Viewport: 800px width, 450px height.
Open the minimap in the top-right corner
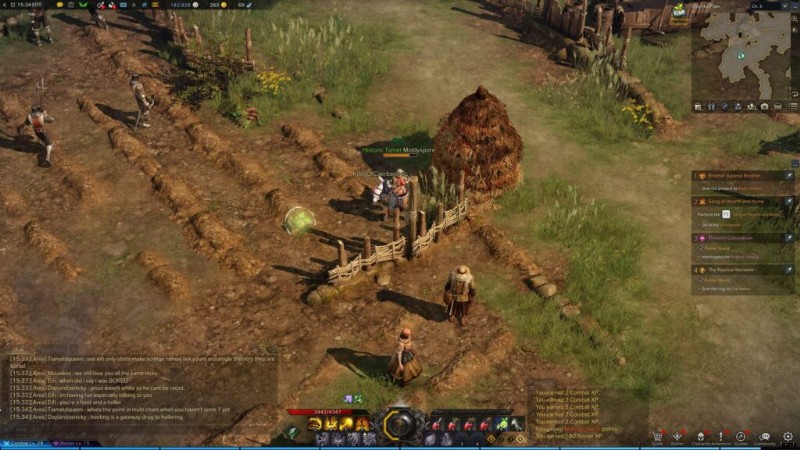pos(745,54)
